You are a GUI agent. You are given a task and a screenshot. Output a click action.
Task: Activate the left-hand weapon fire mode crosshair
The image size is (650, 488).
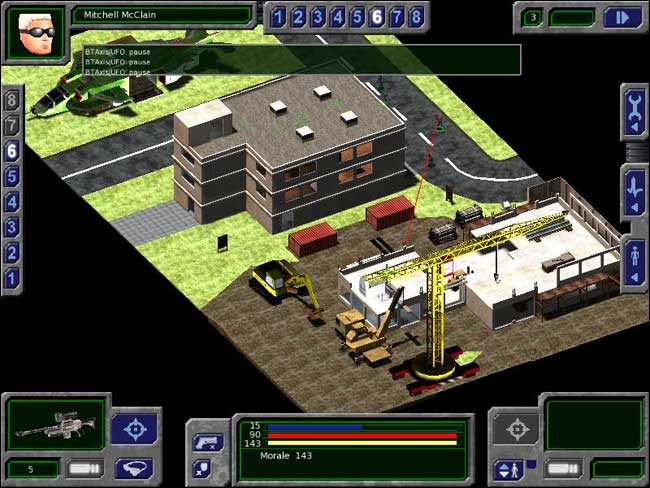coord(135,429)
